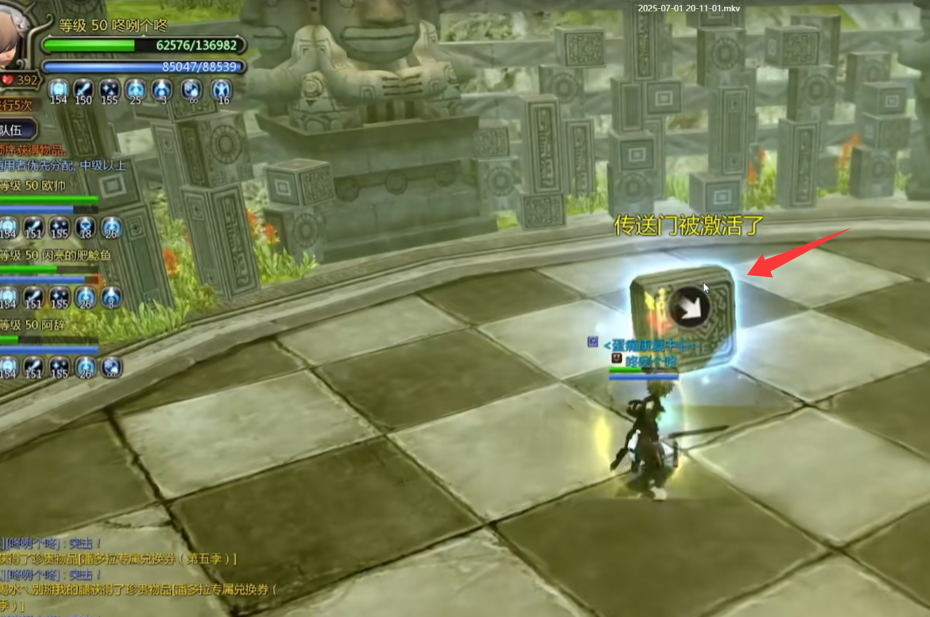
Task: Inspect your armor buff icon showing 154
Action: pyautogui.click(x=58, y=90)
